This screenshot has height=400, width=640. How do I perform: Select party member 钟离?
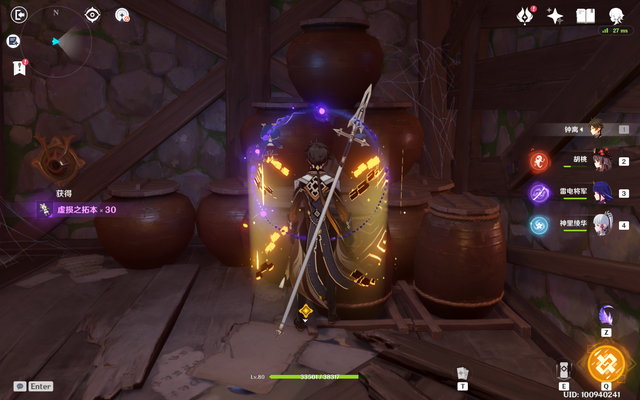[x=596, y=128]
